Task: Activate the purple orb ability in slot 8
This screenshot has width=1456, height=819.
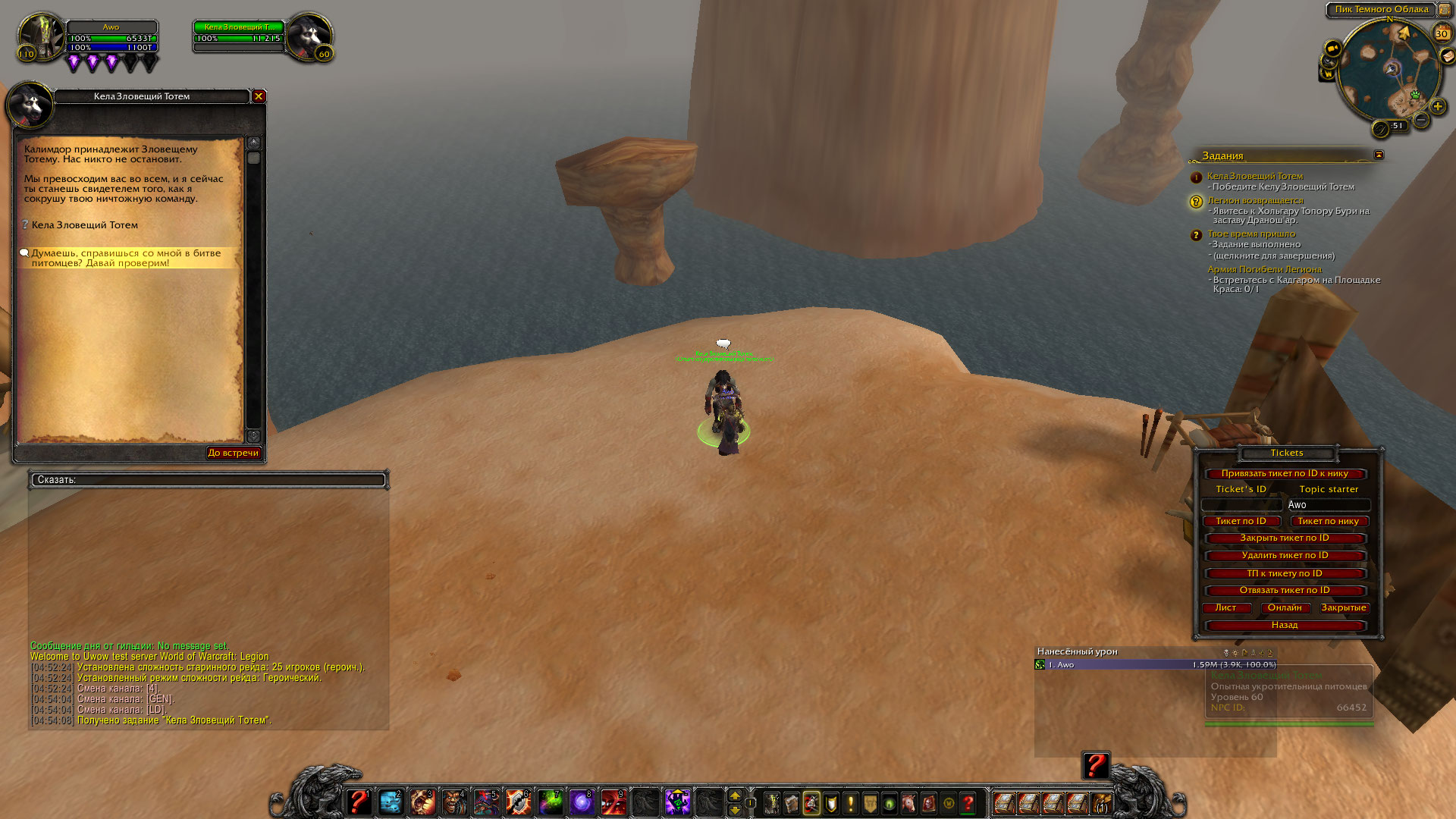Action: click(582, 802)
